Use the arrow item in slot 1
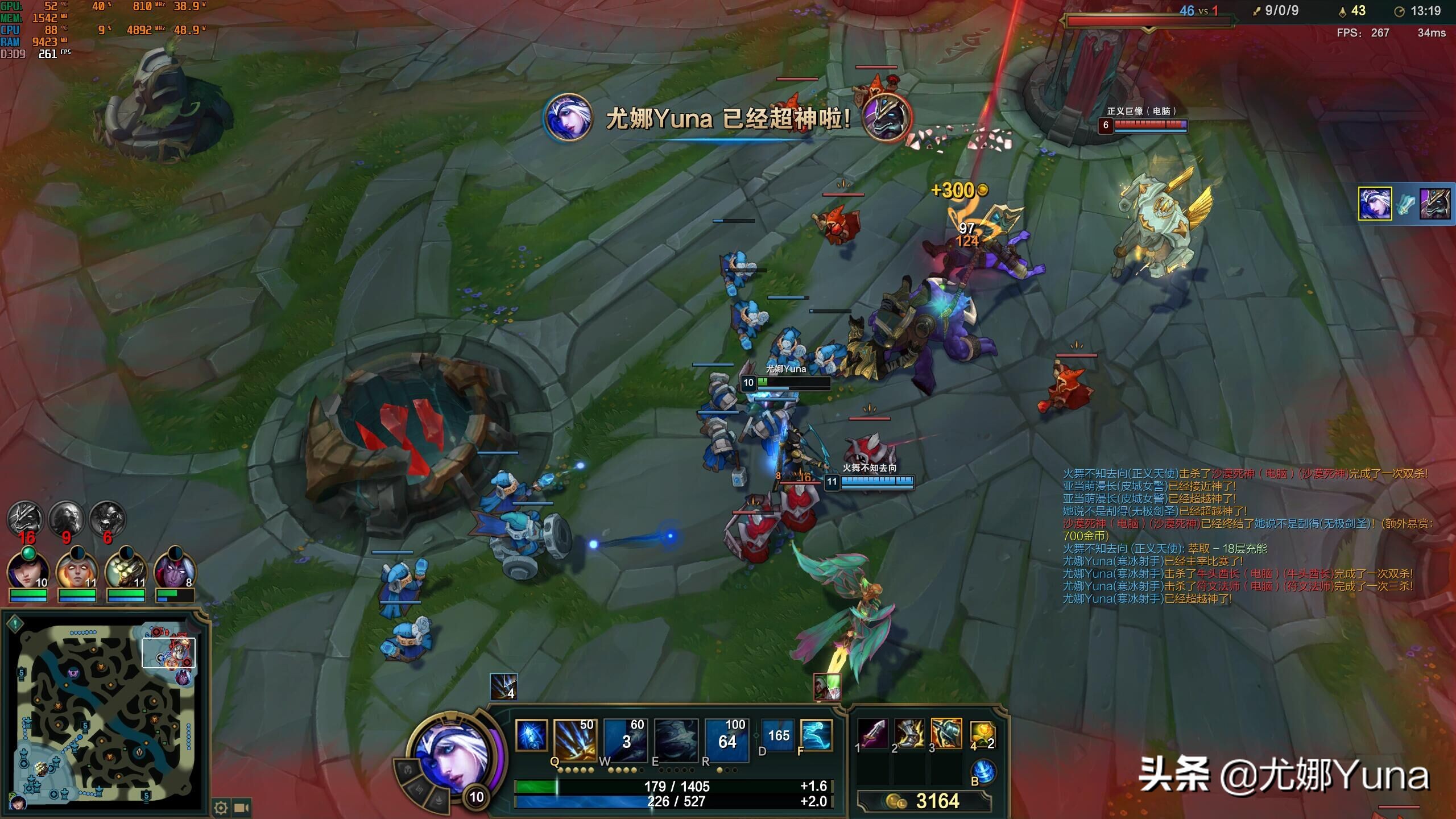 (873, 734)
